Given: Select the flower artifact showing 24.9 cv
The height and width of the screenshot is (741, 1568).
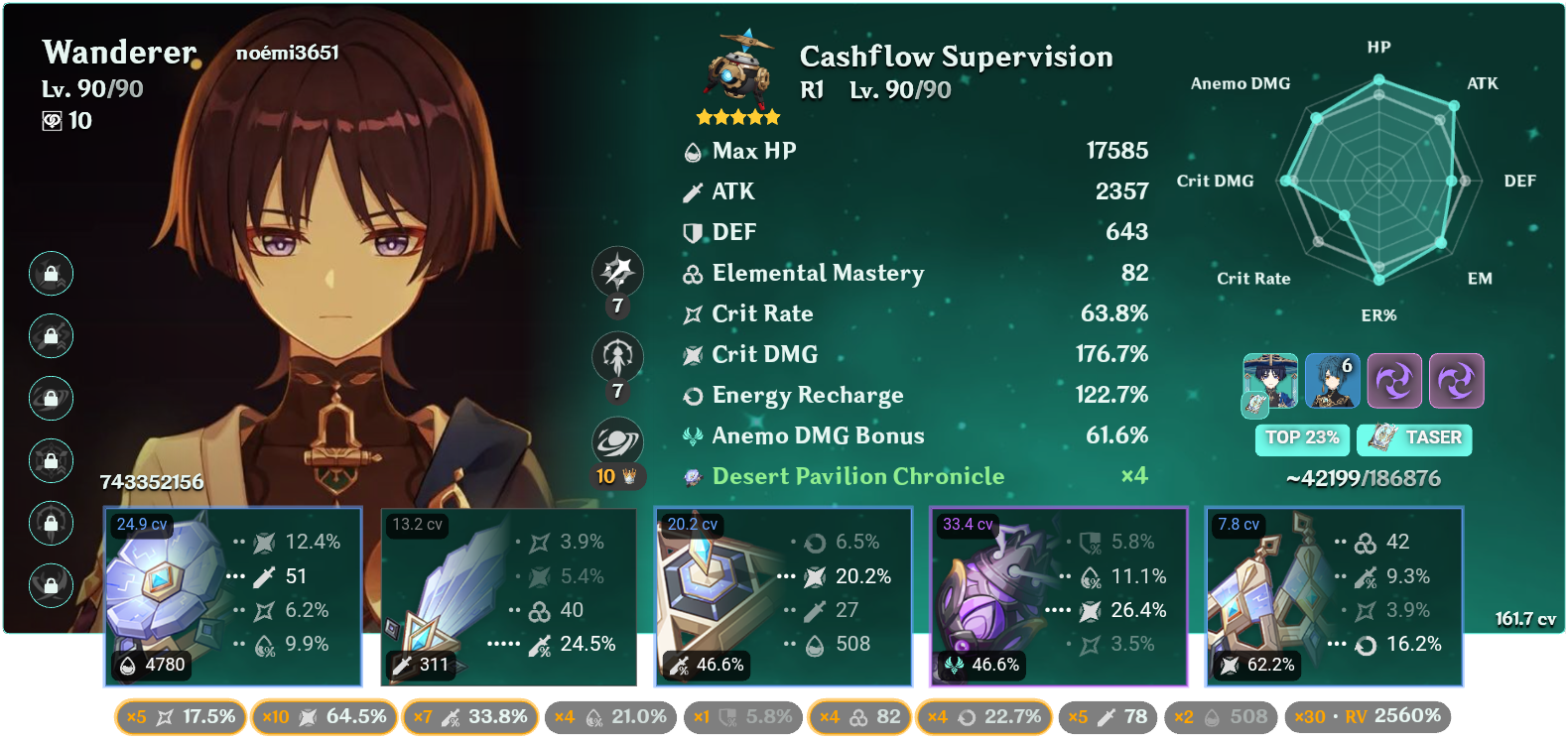Looking at the screenshot, I should tap(233, 595).
